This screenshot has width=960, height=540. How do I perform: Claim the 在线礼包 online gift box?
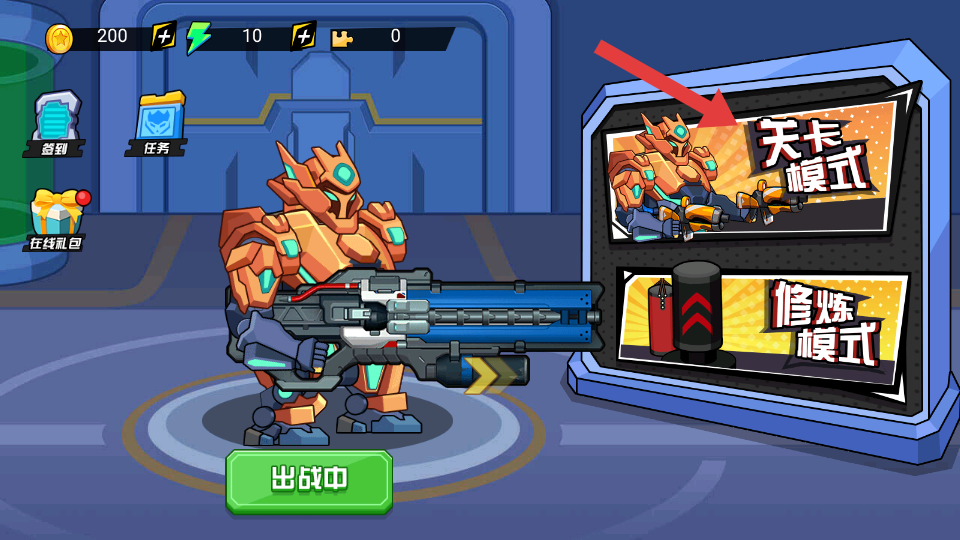pos(57,220)
